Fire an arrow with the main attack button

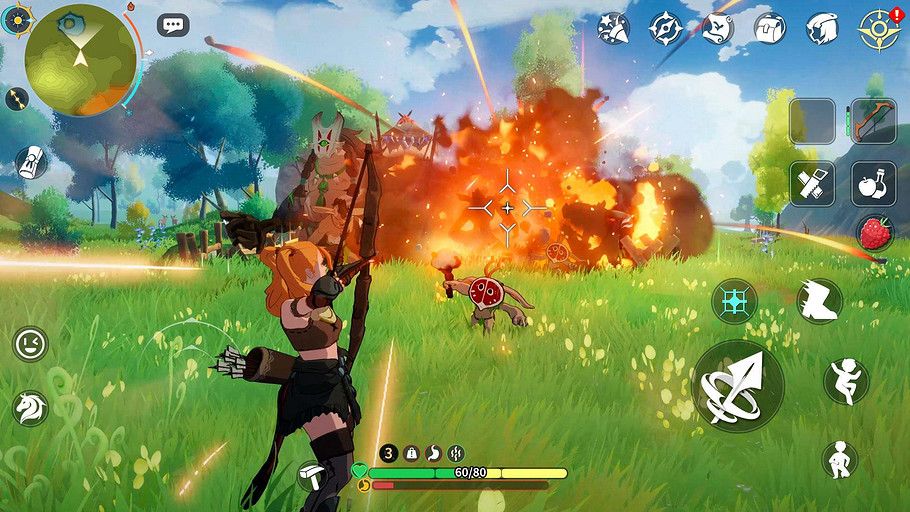[x=738, y=386]
